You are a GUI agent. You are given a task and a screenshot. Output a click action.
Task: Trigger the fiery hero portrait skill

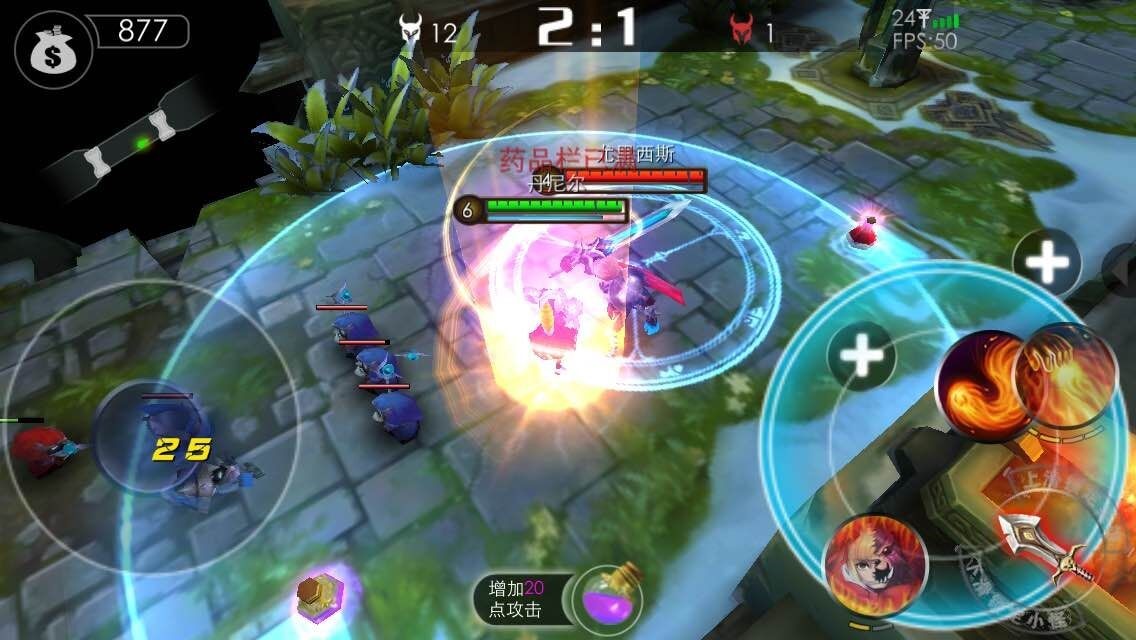(873, 562)
